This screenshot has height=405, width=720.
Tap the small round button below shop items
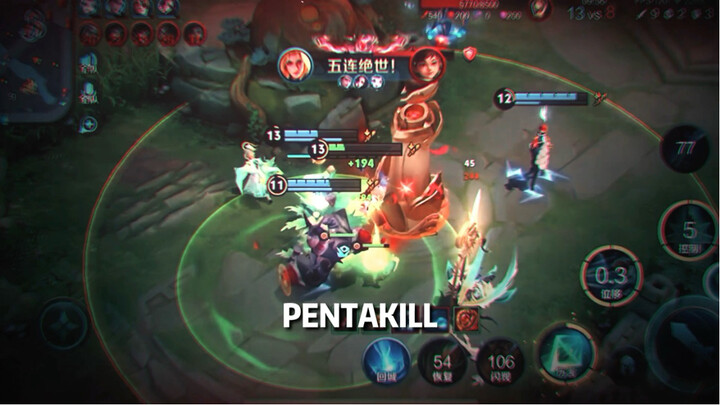coord(89,124)
